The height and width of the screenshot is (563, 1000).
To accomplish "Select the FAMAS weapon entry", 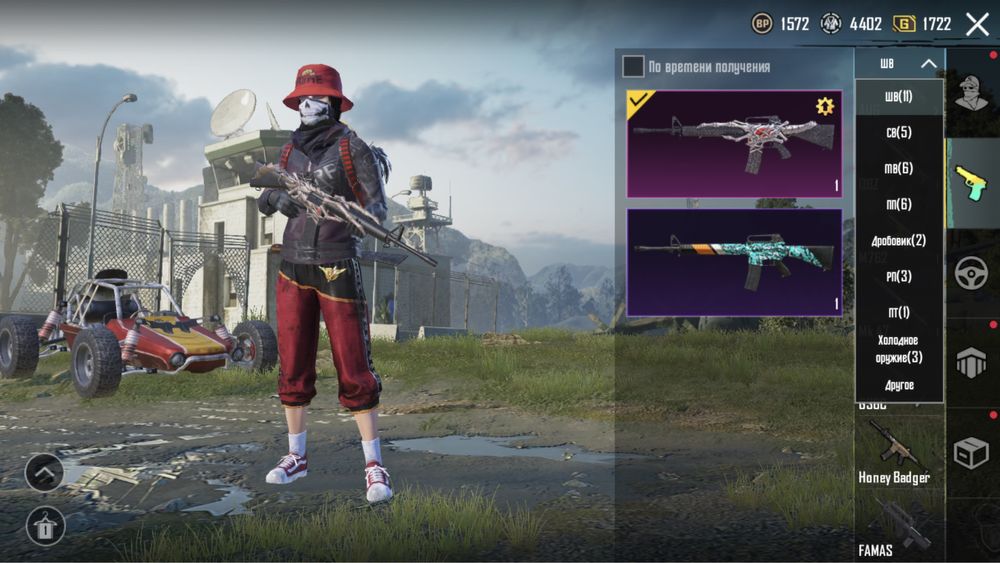I will coord(894,528).
